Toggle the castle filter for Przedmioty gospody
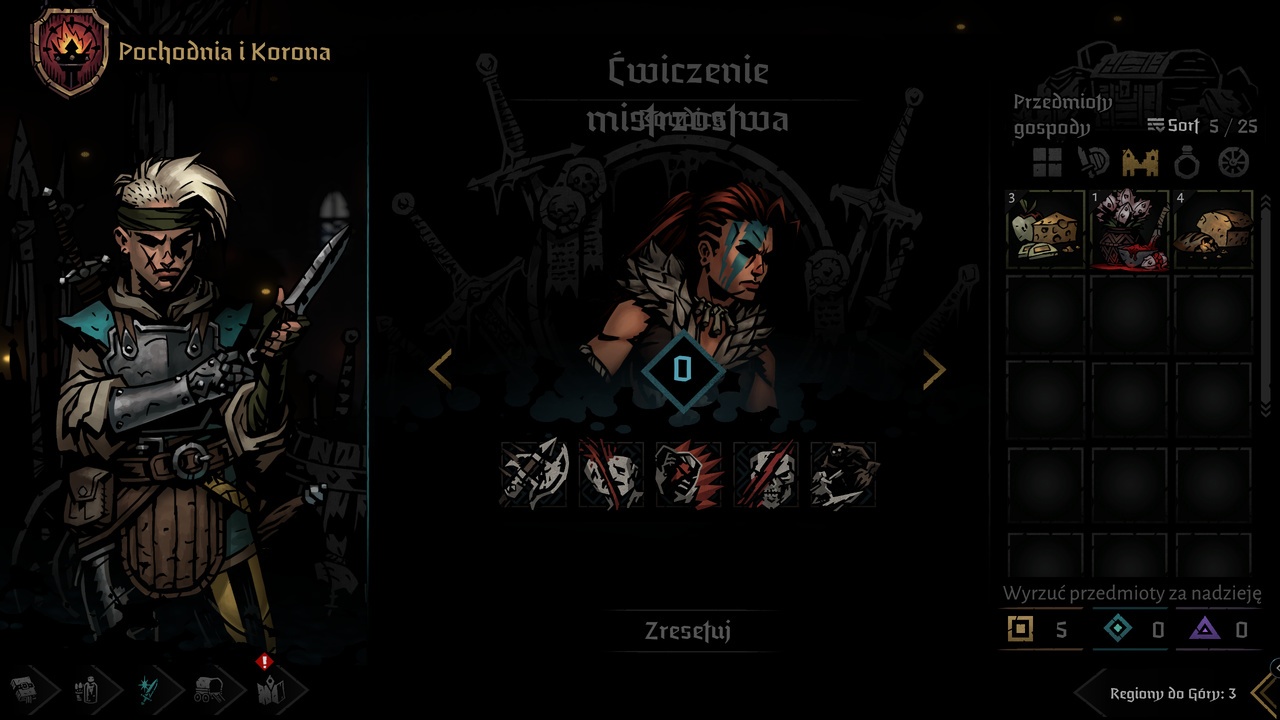This screenshot has height=720, width=1280. pyautogui.click(x=1140, y=160)
